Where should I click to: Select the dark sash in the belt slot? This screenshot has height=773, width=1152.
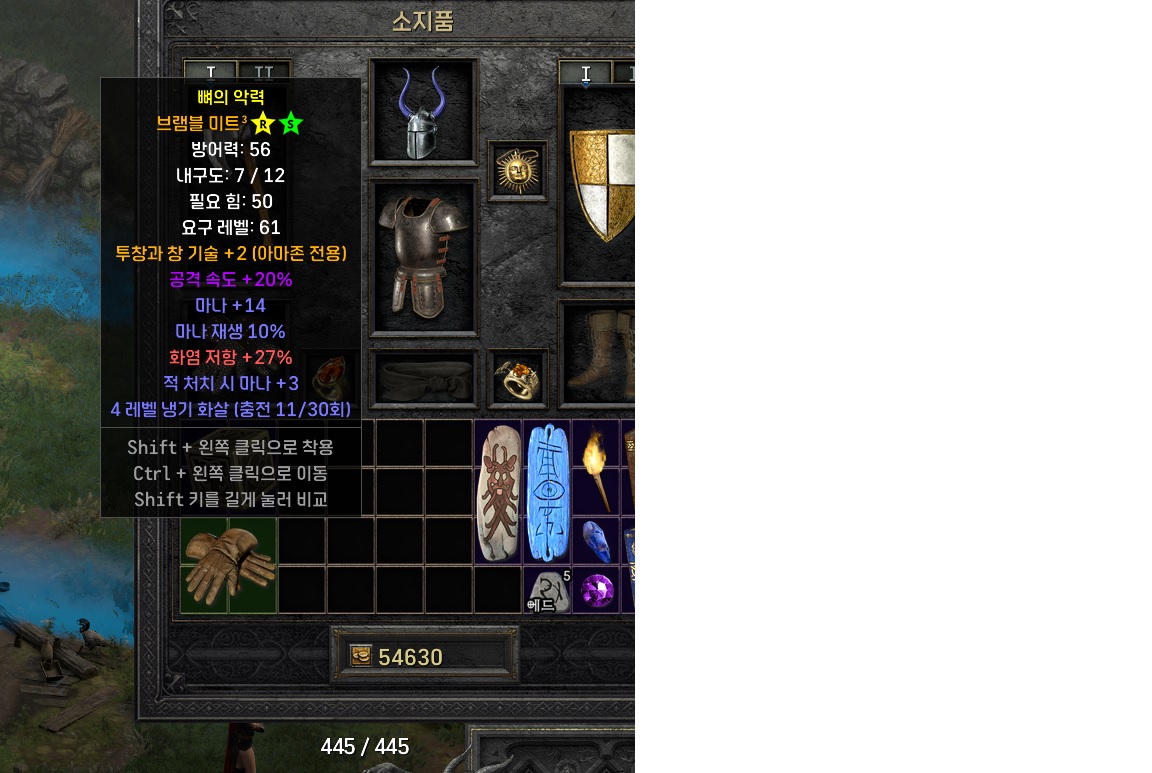[423, 378]
